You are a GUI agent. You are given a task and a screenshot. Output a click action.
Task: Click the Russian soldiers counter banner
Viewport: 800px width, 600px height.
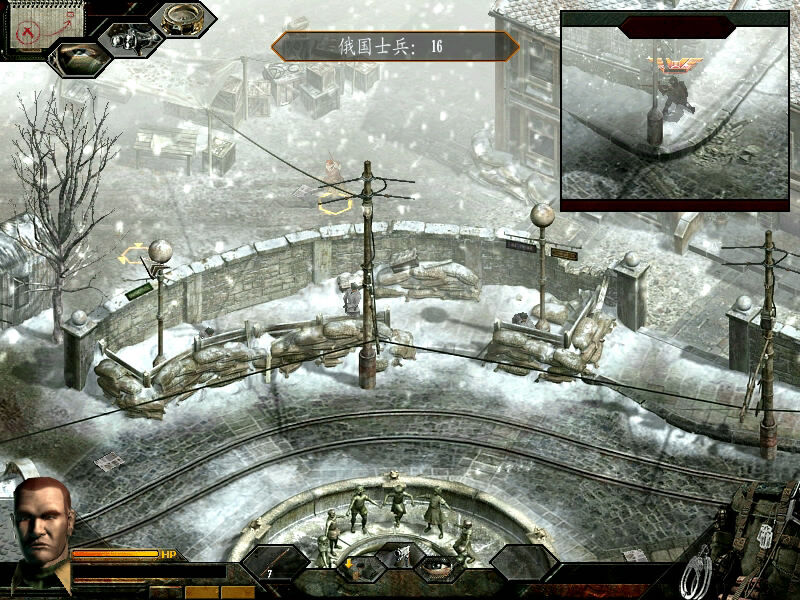click(x=395, y=46)
